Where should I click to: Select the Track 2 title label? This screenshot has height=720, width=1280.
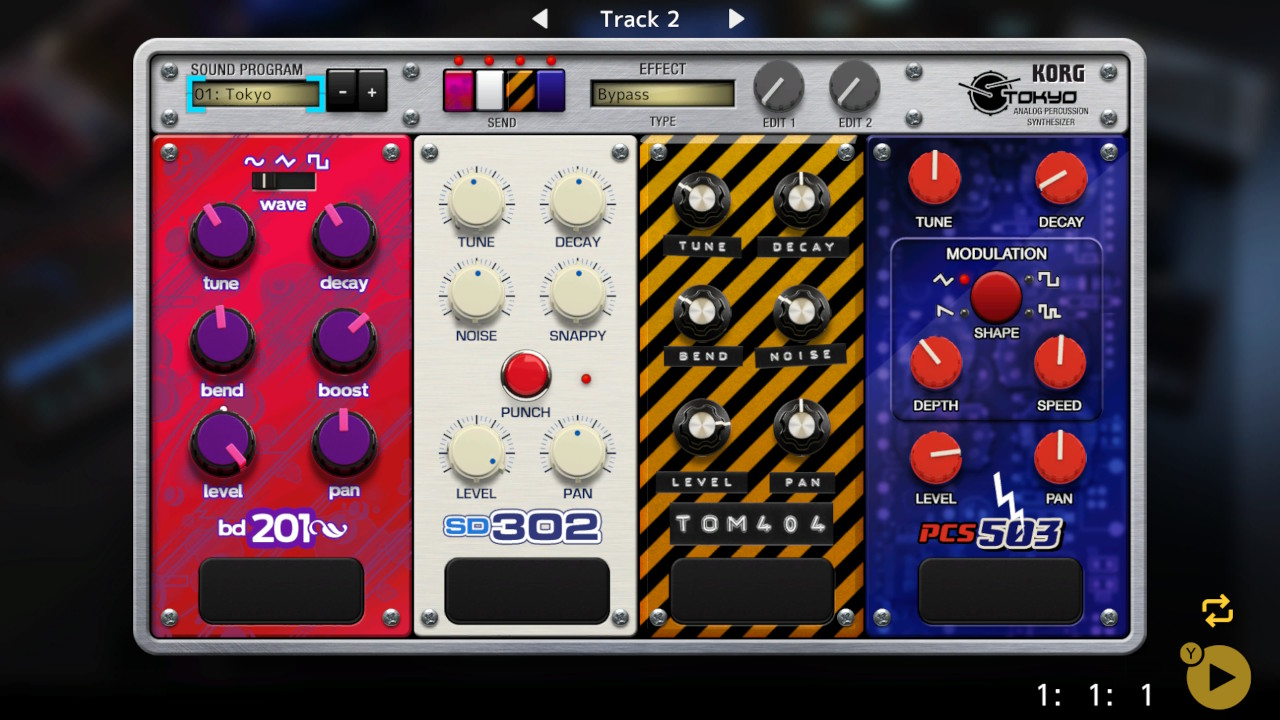point(639,18)
